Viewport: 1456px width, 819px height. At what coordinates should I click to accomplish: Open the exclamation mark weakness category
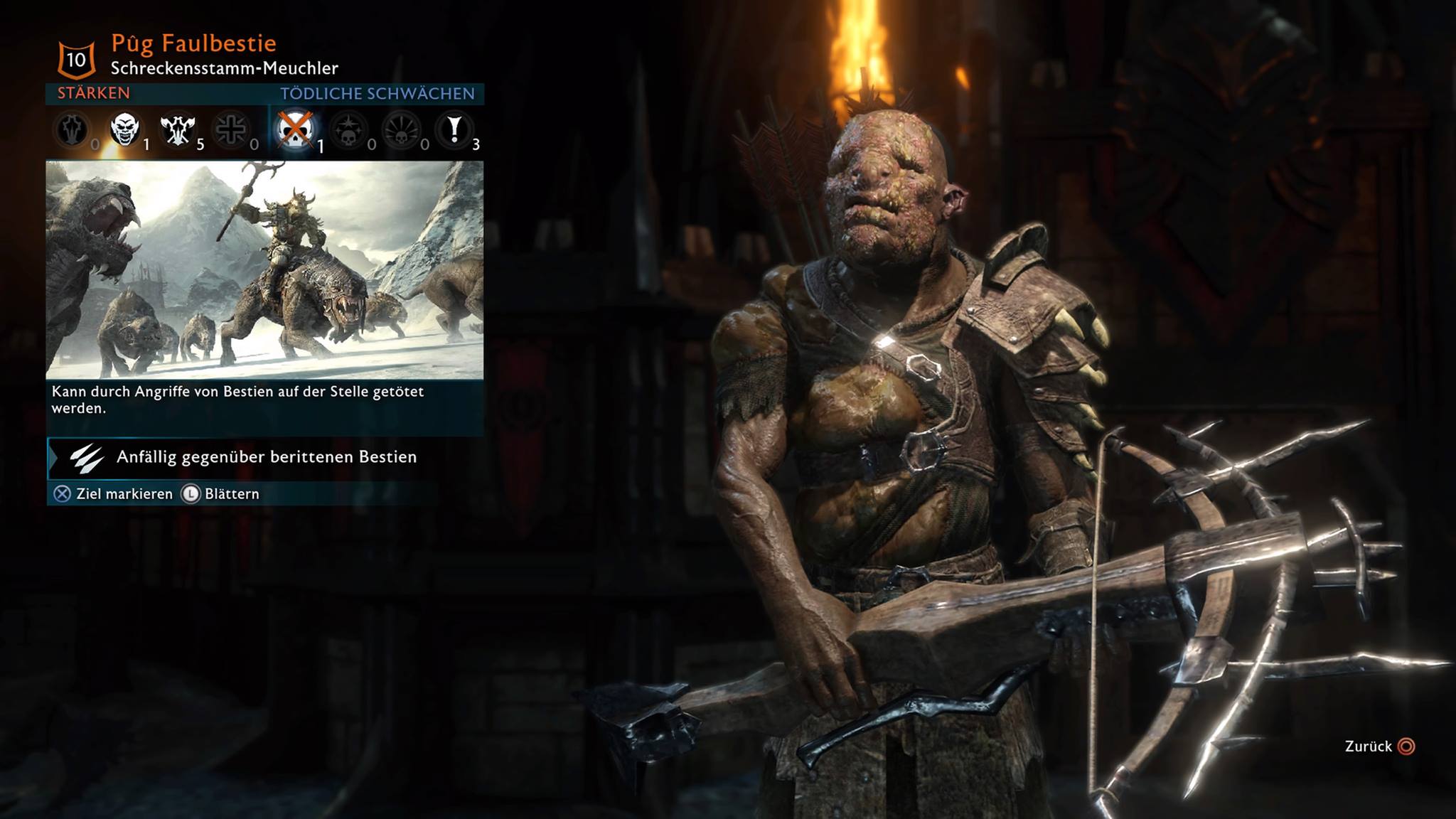click(x=454, y=130)
